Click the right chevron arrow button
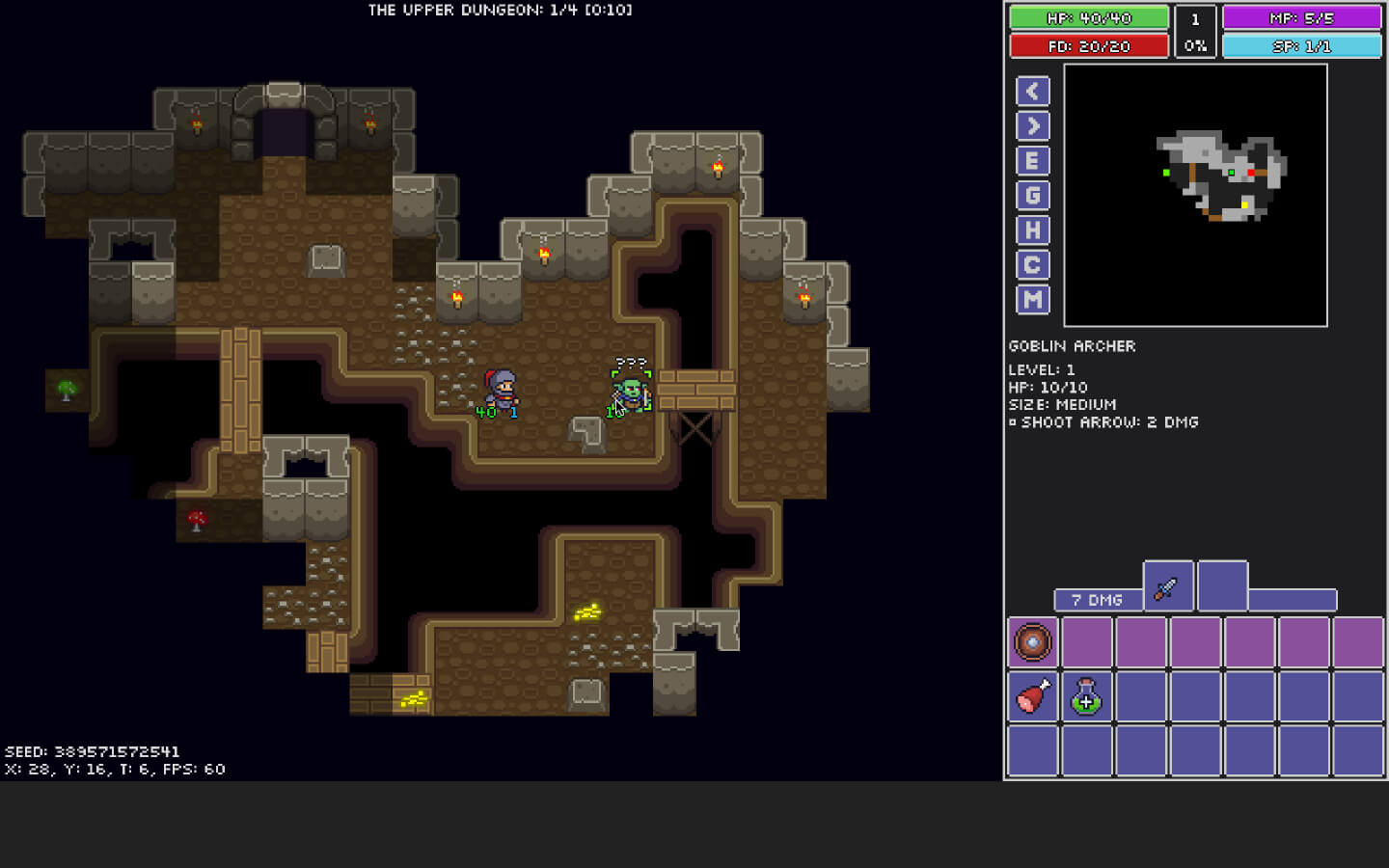Viewport: 1389px width, 868px height. click(x=1031, y=125)
